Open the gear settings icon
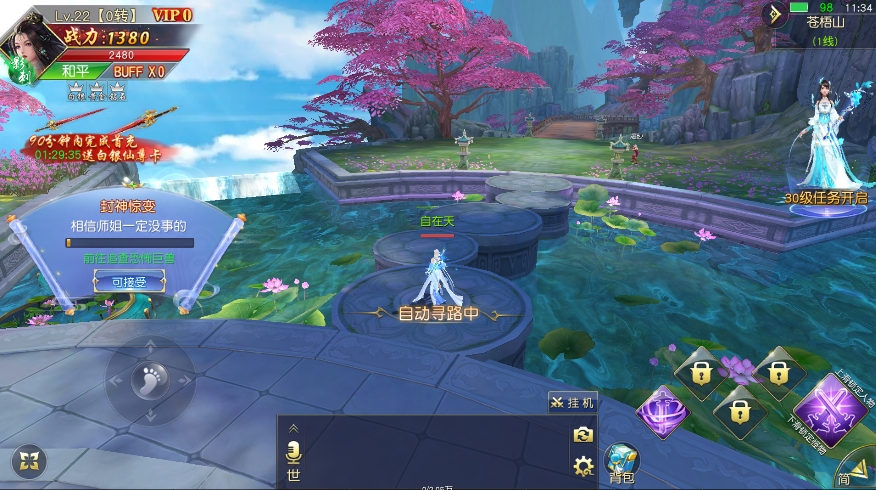 click(582, 465)
